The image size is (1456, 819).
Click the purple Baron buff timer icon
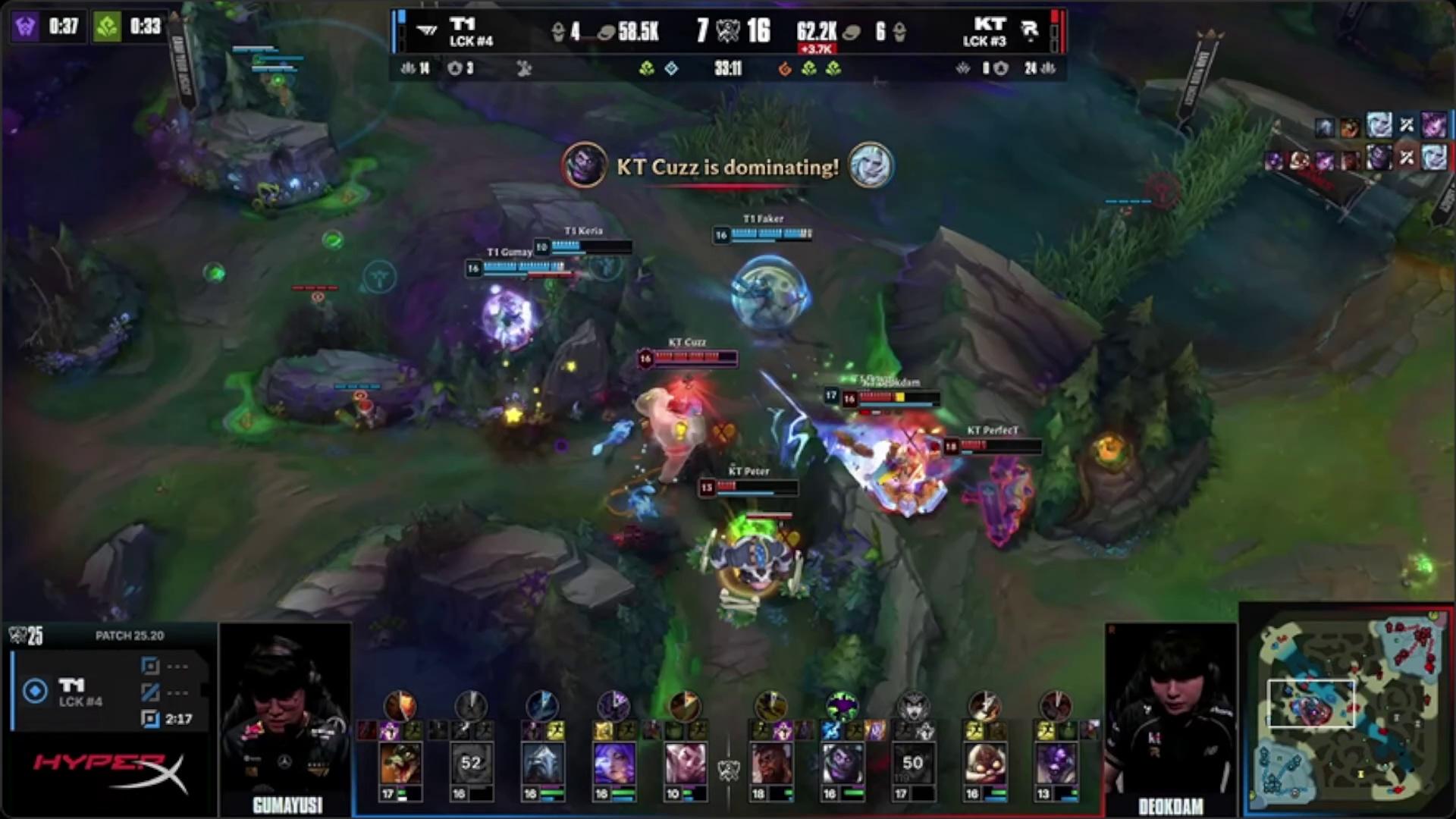pos(26,27)
